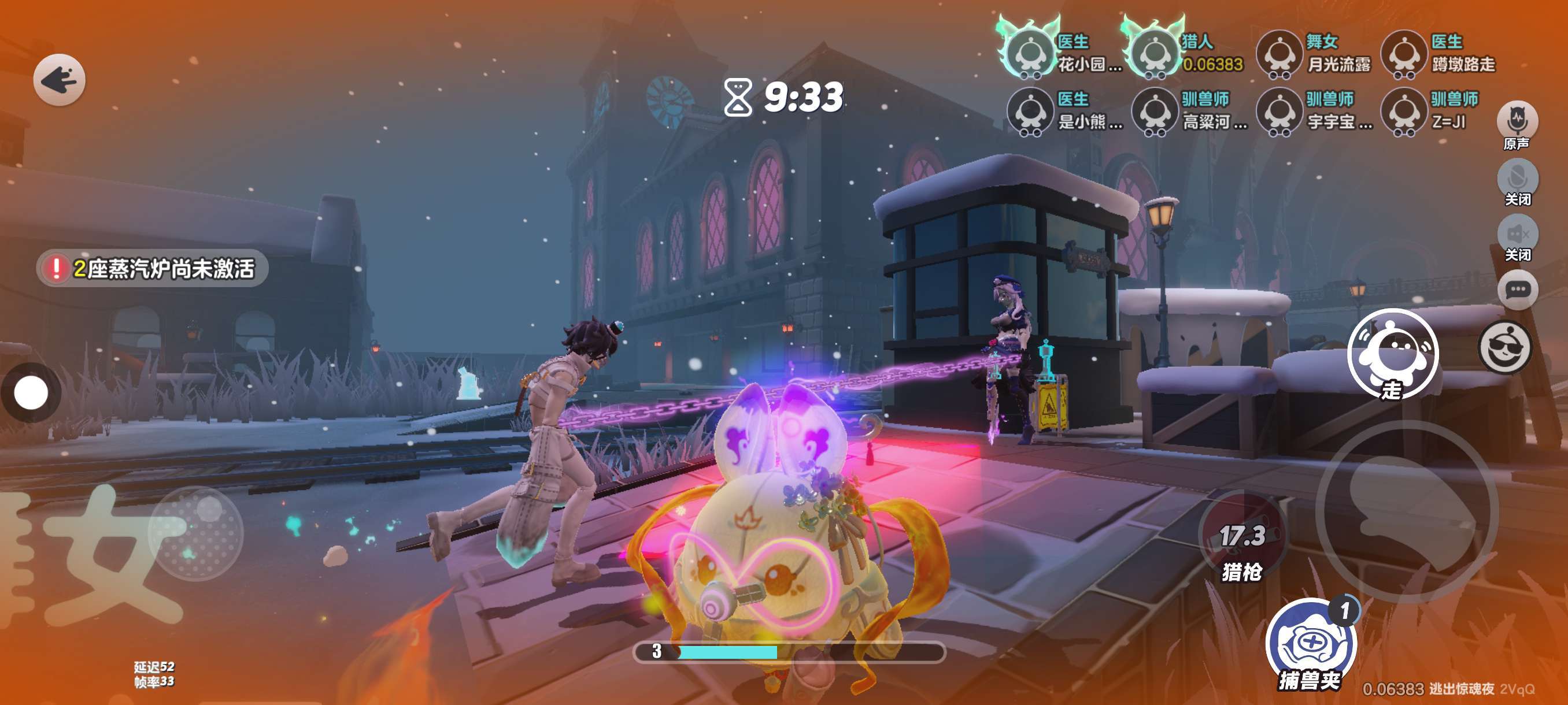Image resolution: width=1568 pixels, height=705 pixels.
Task: Tap the 走 walk toggle button
Action: [x=1393, y=354]
